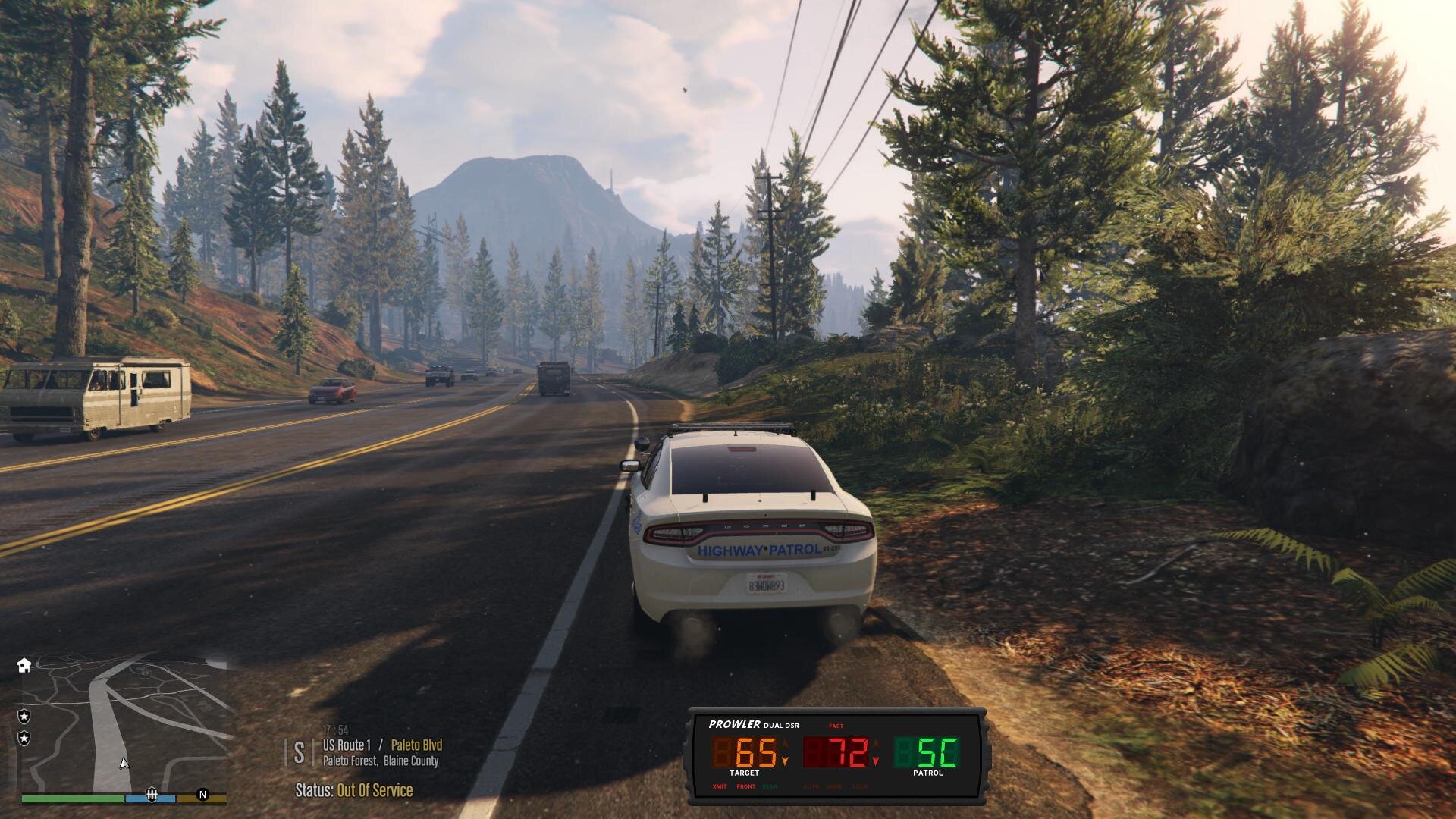1456x819 pixels.
Task: Click the minimap road display
Action: coord(125,724)
